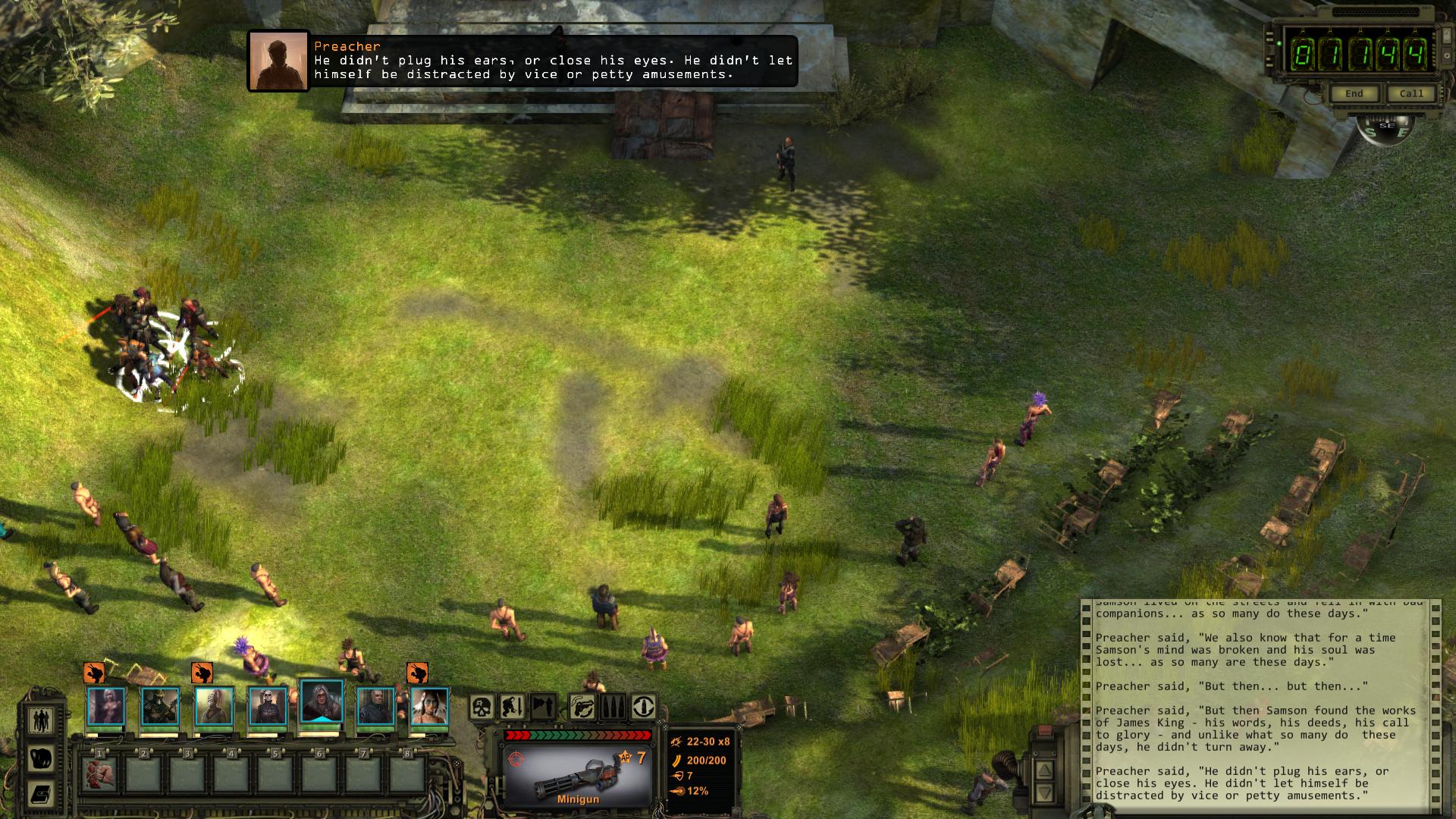Select the pink-mohawk ranger portrait
Image resolution: width=1456 pixels, height=819 pixels.
(214, 707)
